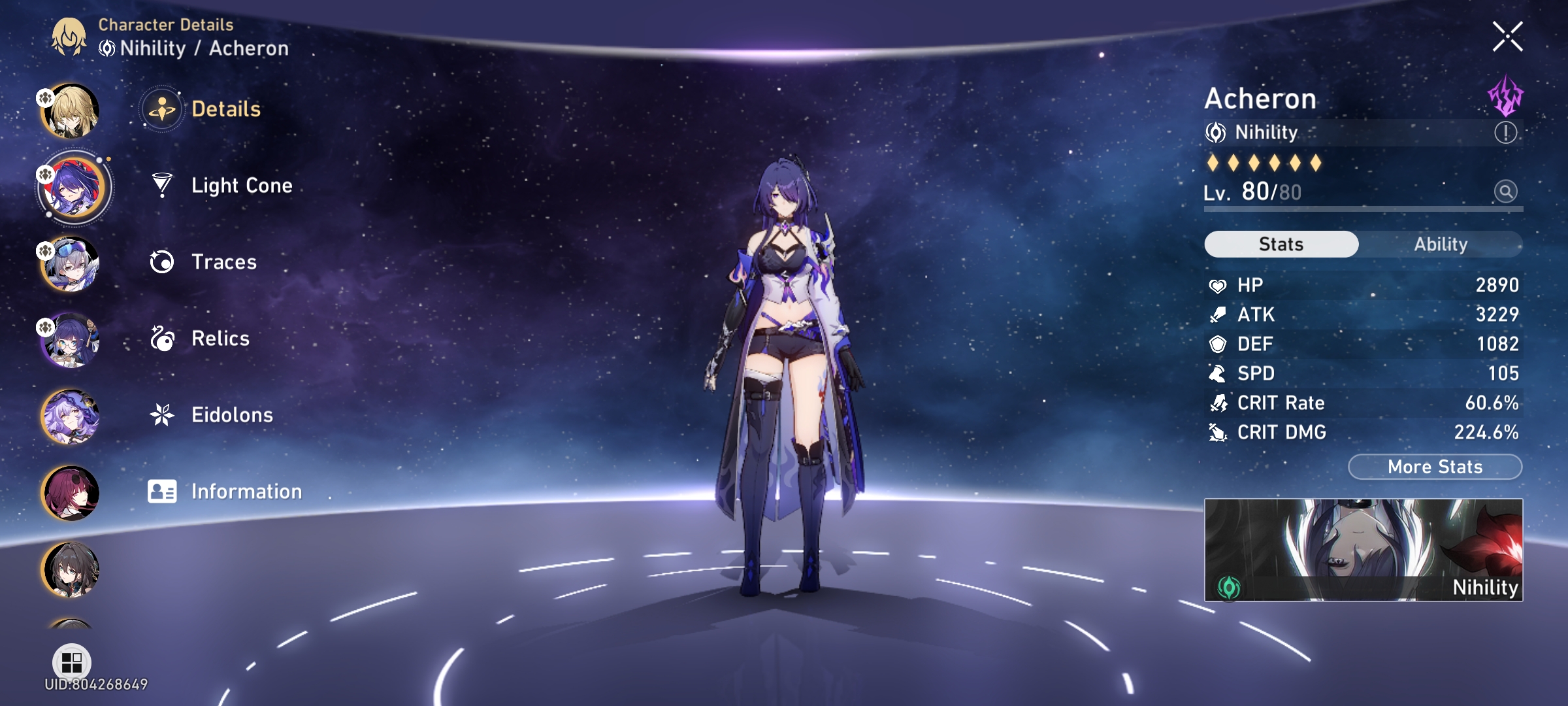Select the Details menu entry
The height and width of the screenshot is (706, 1568).
pyautogui.click(x=225, y=109)
